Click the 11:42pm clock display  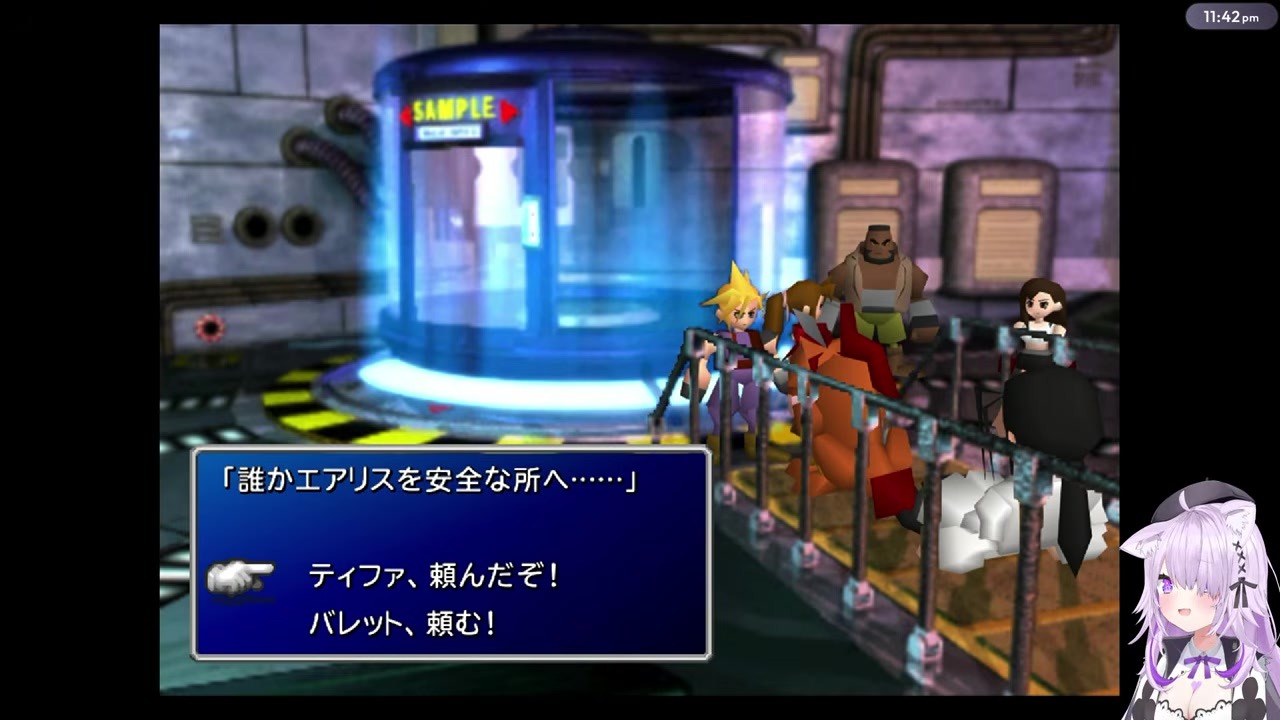pyautogui.click(x=1231, y=16)
